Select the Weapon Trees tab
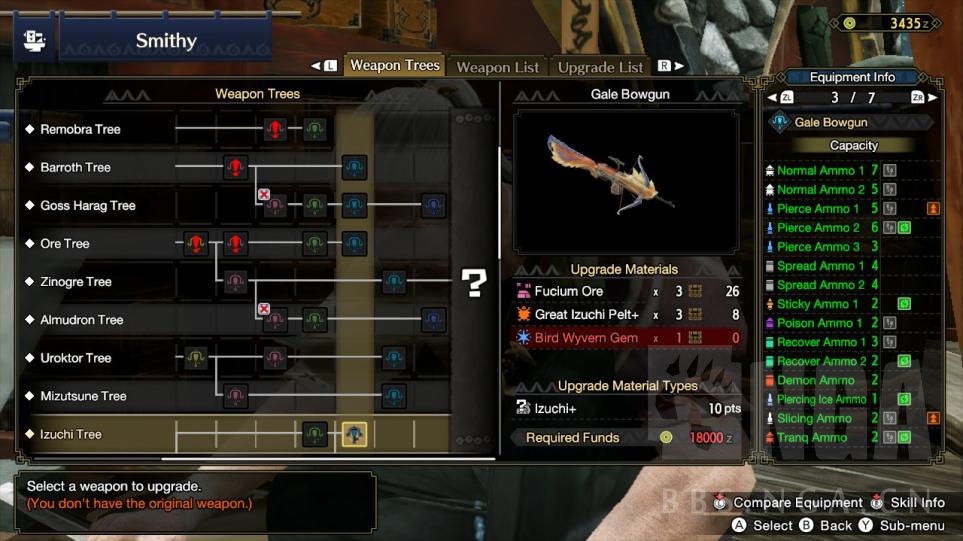The image size is (963, 541). pyautogui.click(x=394, y=66)
